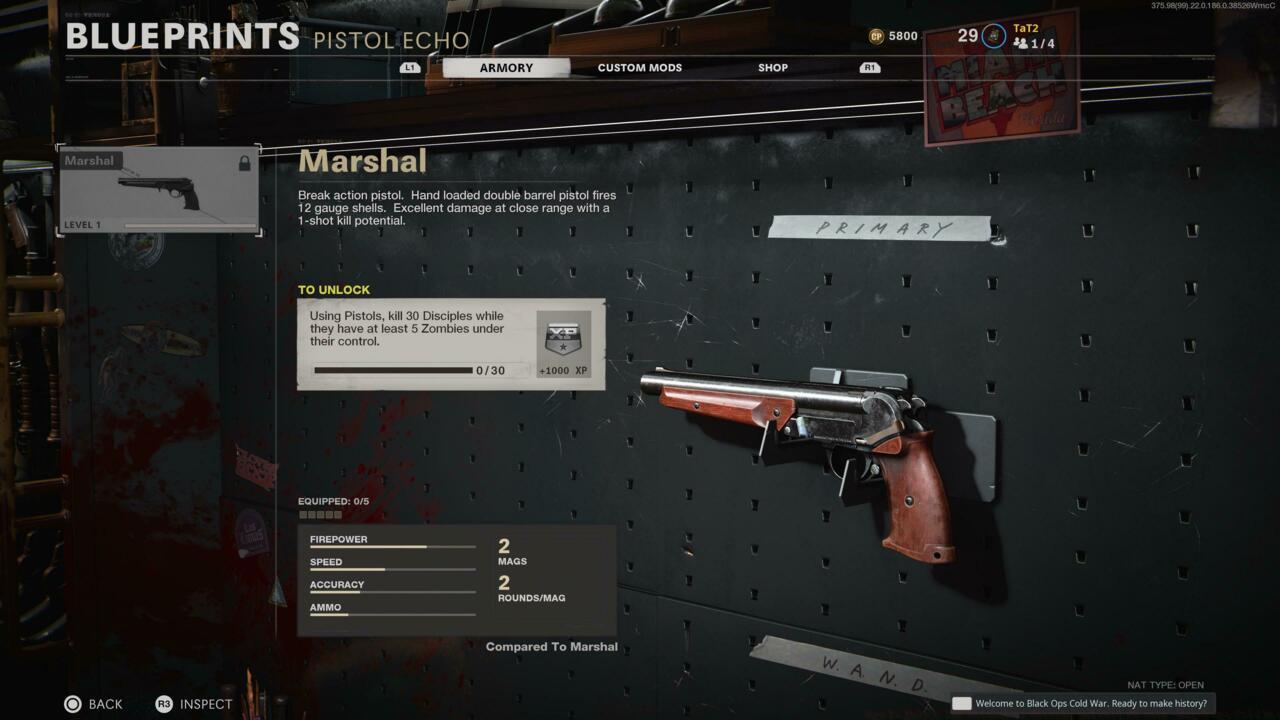This screenshot has height=720, width=1280.
Task: Click the R1 shoulder button icon
Action: [868, 67]
